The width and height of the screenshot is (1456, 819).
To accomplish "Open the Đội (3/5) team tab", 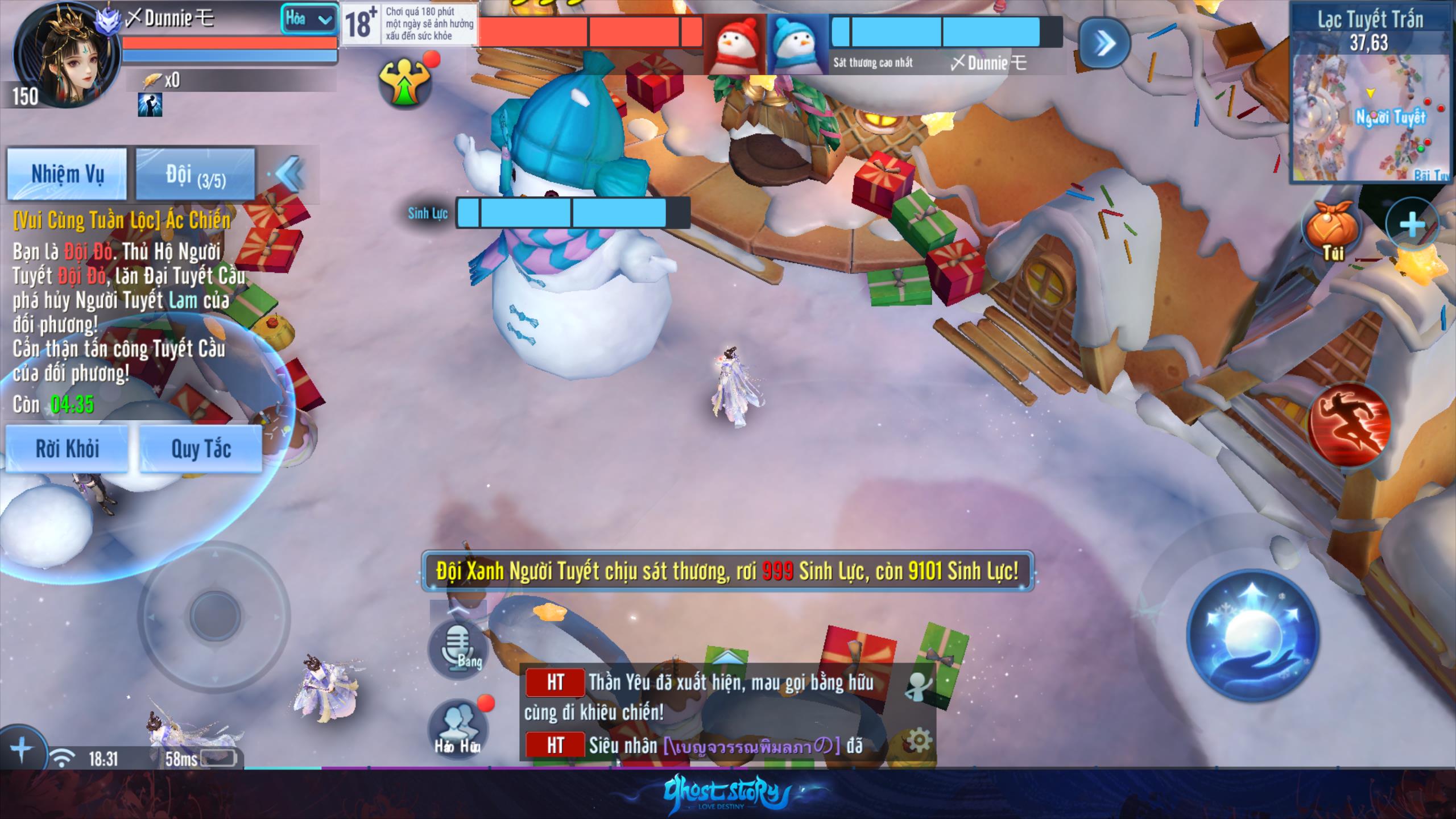I will 195,174.
